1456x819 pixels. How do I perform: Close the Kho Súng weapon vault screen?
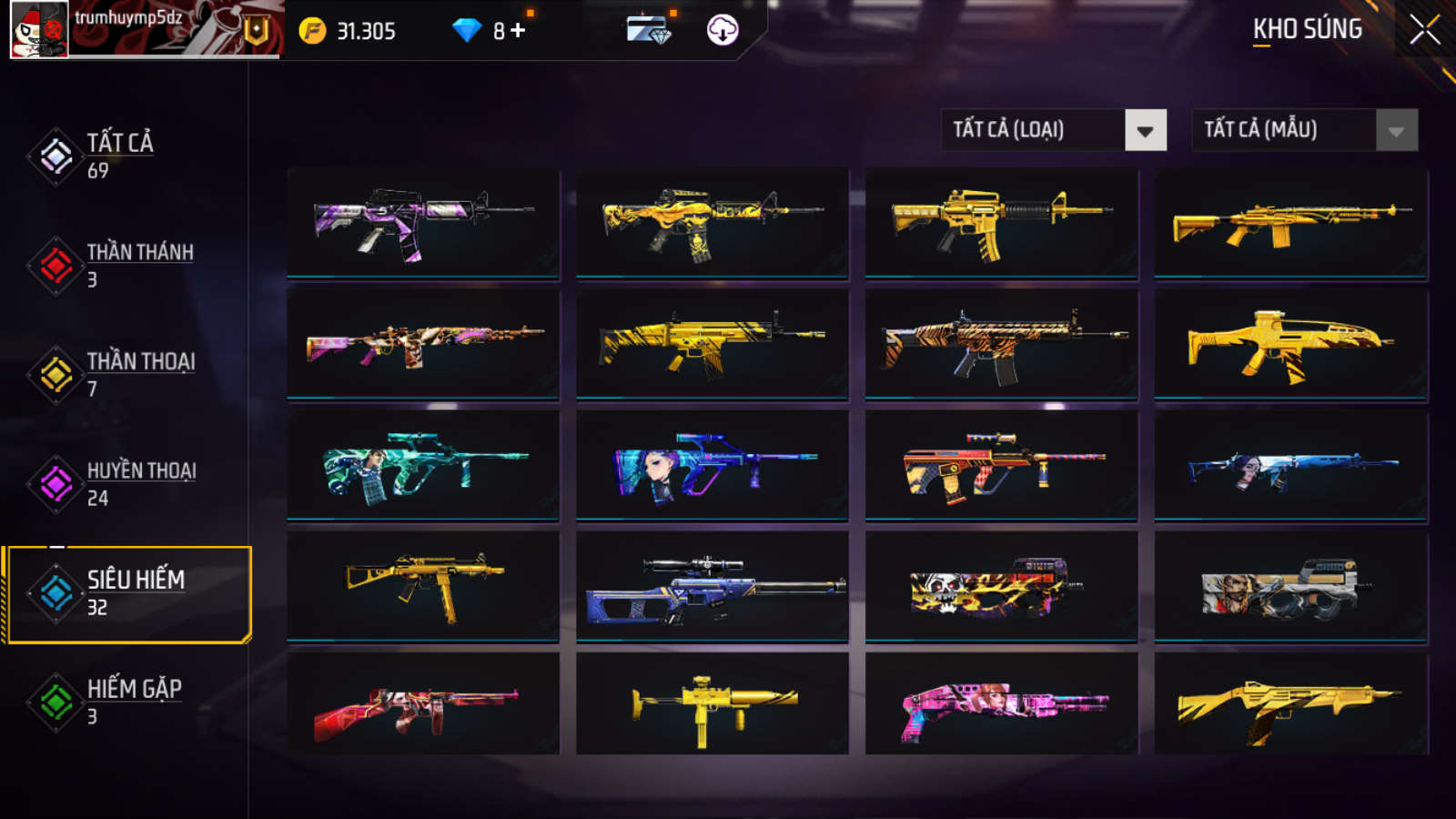coord(1424,30)
